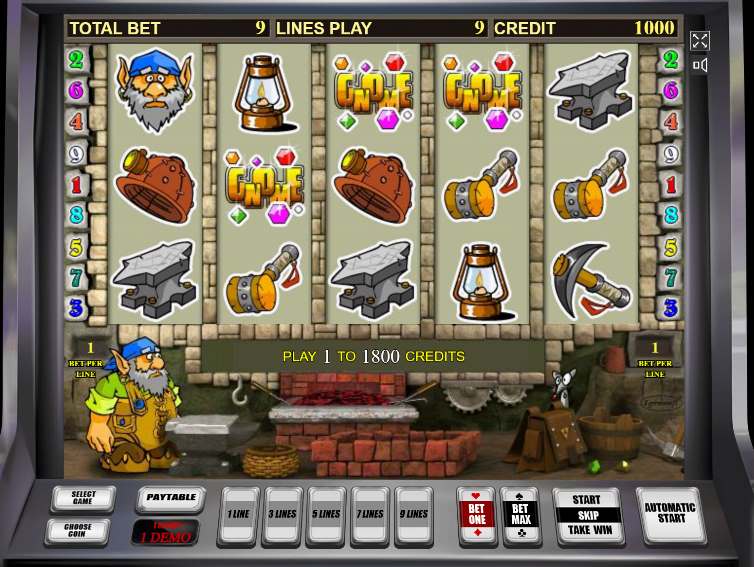
Task: Play all 9 Lines
Action: tap(414, 515)
